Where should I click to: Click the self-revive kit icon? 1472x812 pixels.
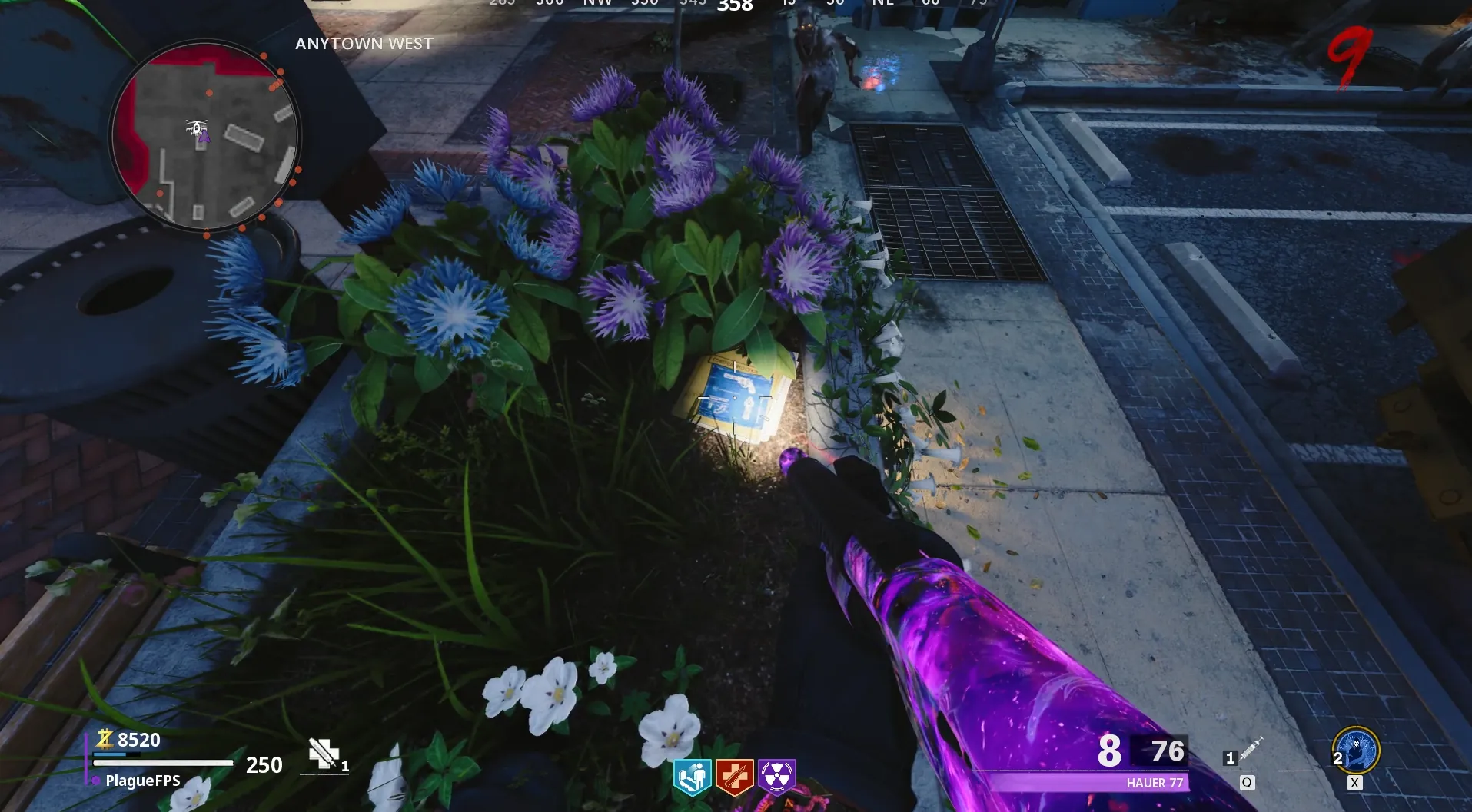click(324, 754)
